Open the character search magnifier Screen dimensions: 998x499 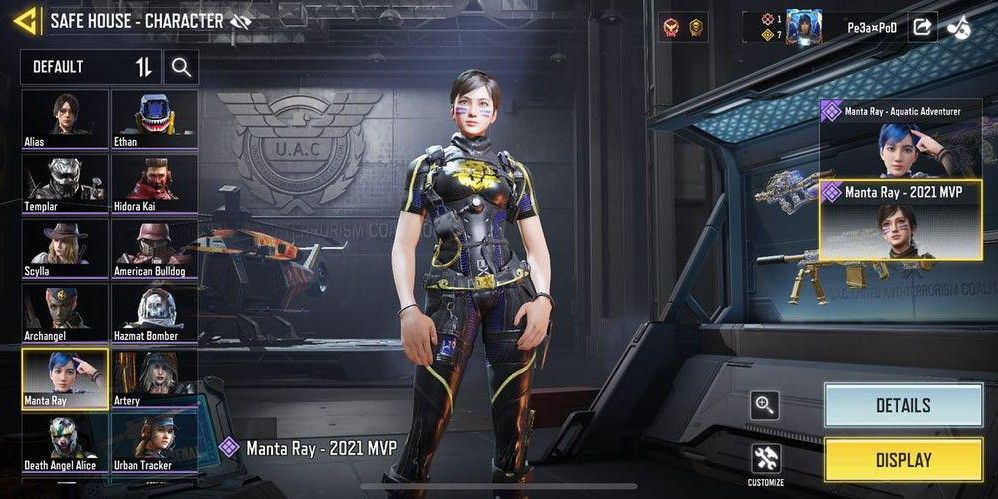pos(181,67)
